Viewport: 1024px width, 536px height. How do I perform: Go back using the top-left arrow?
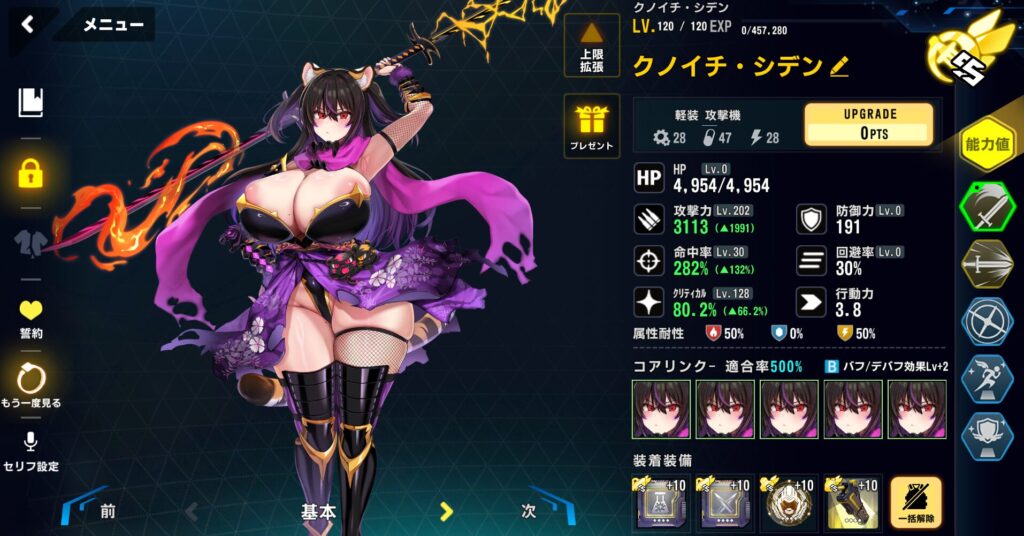coord(28,25)
